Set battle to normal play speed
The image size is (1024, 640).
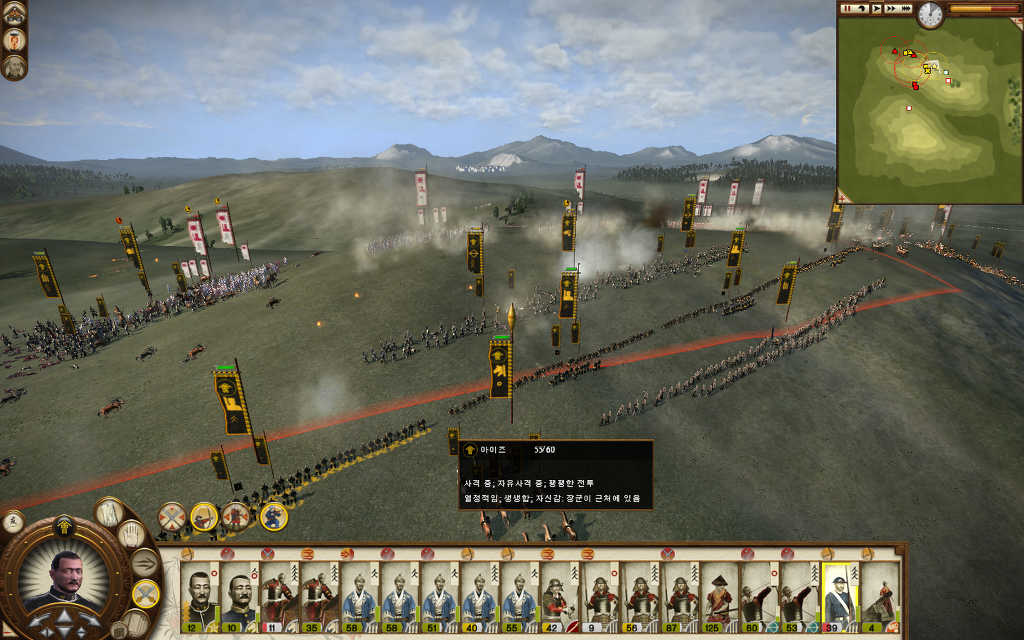(877, 8)
